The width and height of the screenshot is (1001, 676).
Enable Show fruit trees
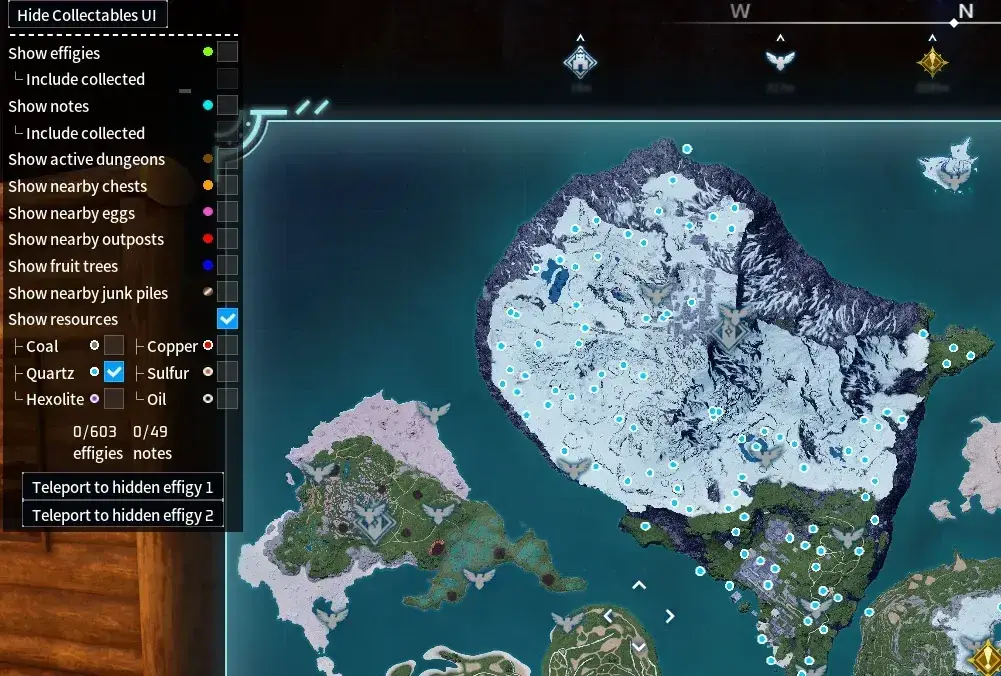[228, 265]
